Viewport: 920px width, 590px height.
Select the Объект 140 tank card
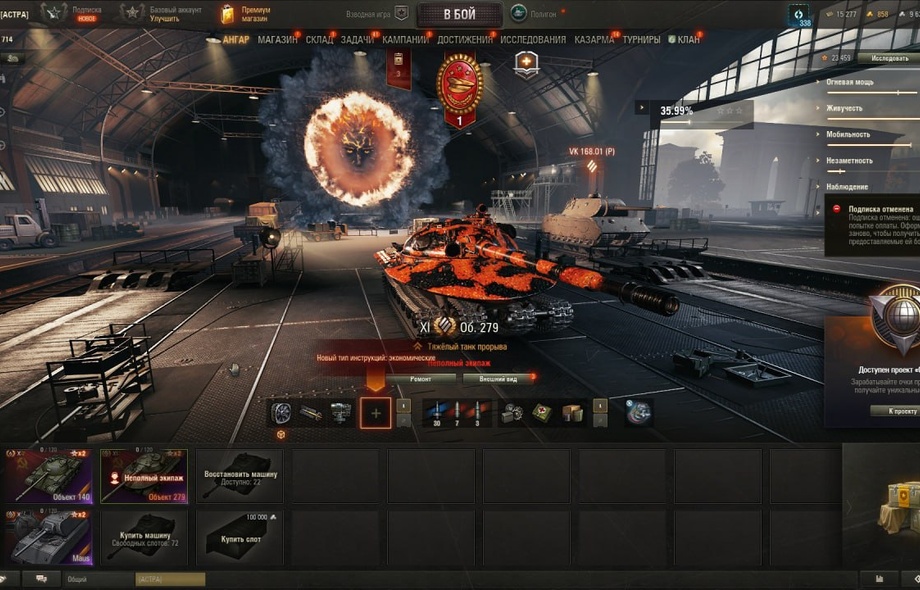(47, 475)
